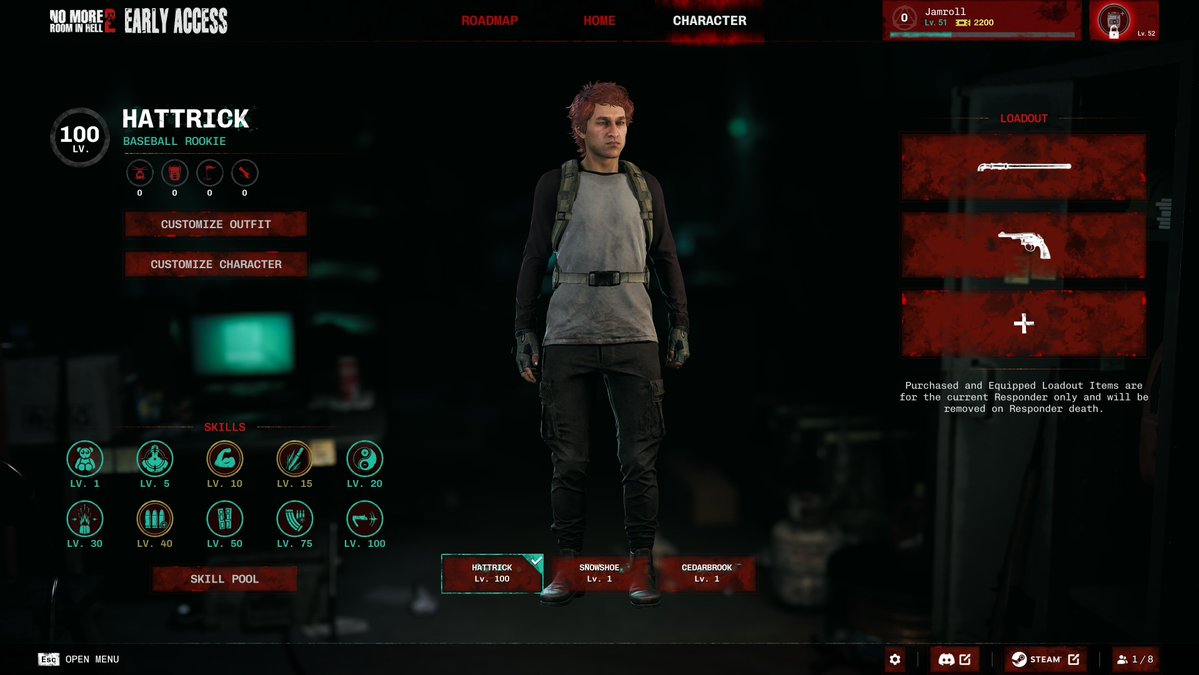Image resolution: width=1199 pixels, height=675 pixels.
Task: Open the shotgun loadout slot
Action: (x=1024, y=167)
